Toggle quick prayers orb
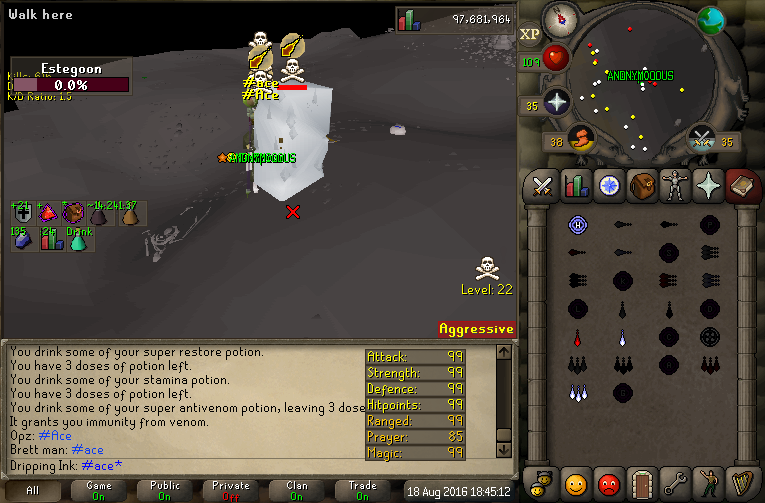This screenshot has height=503, width=765. 556,101
